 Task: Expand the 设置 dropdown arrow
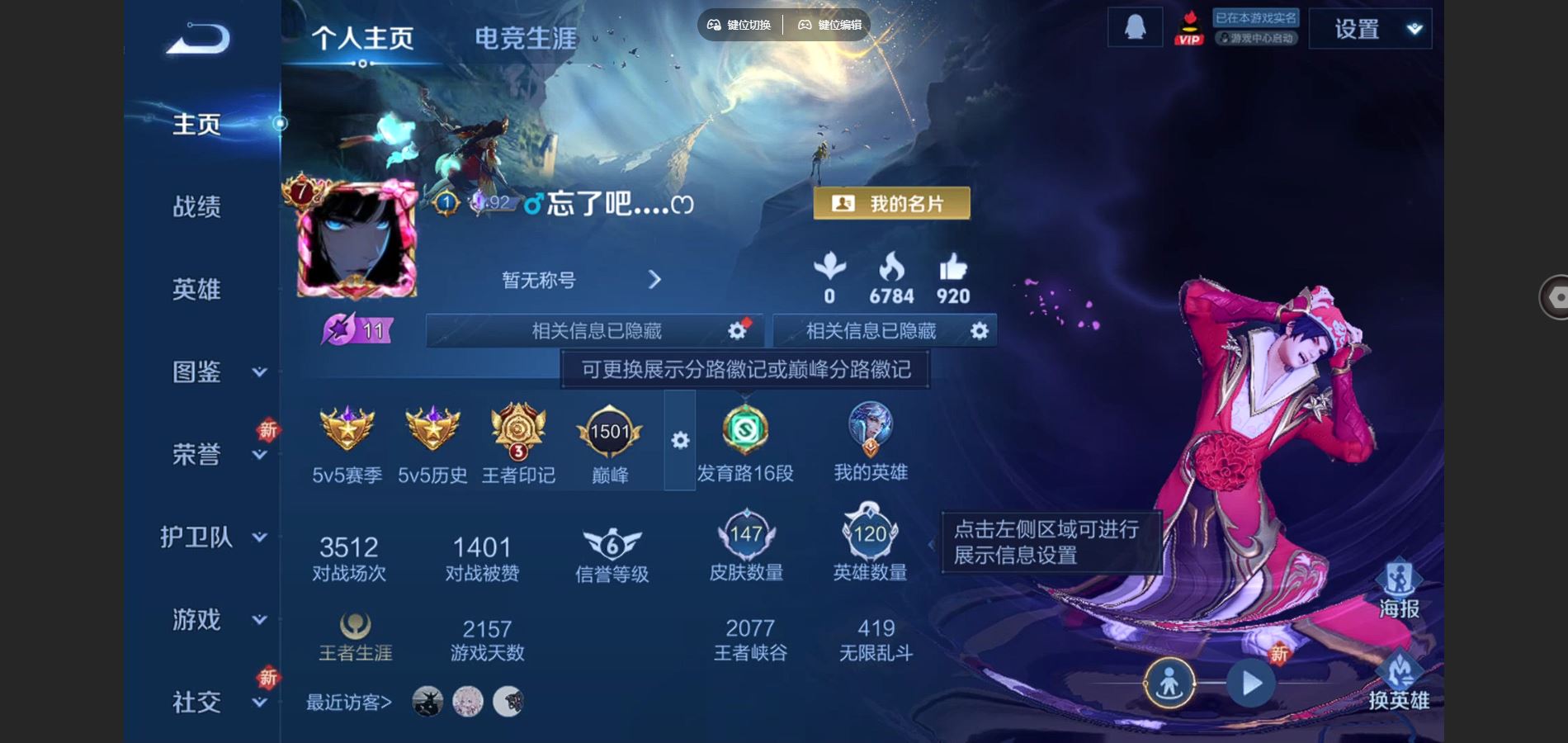[1413, 27]
